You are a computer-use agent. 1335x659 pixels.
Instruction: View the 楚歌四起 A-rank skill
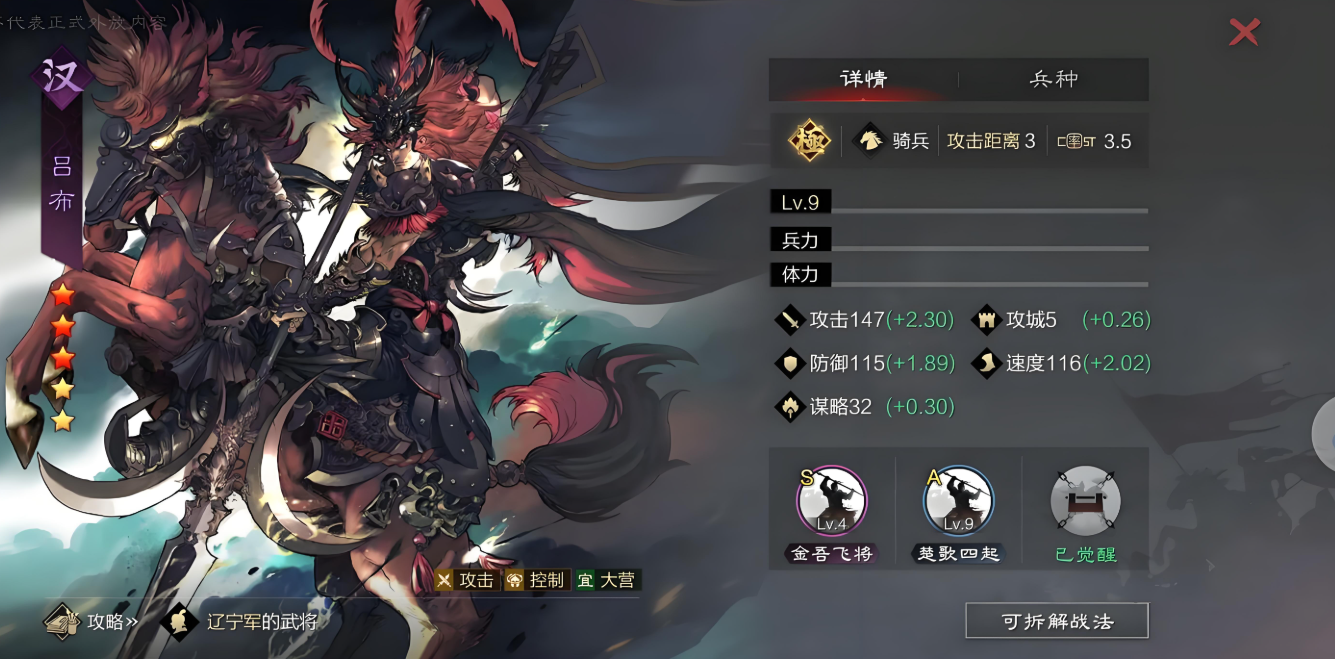[958, 502]
